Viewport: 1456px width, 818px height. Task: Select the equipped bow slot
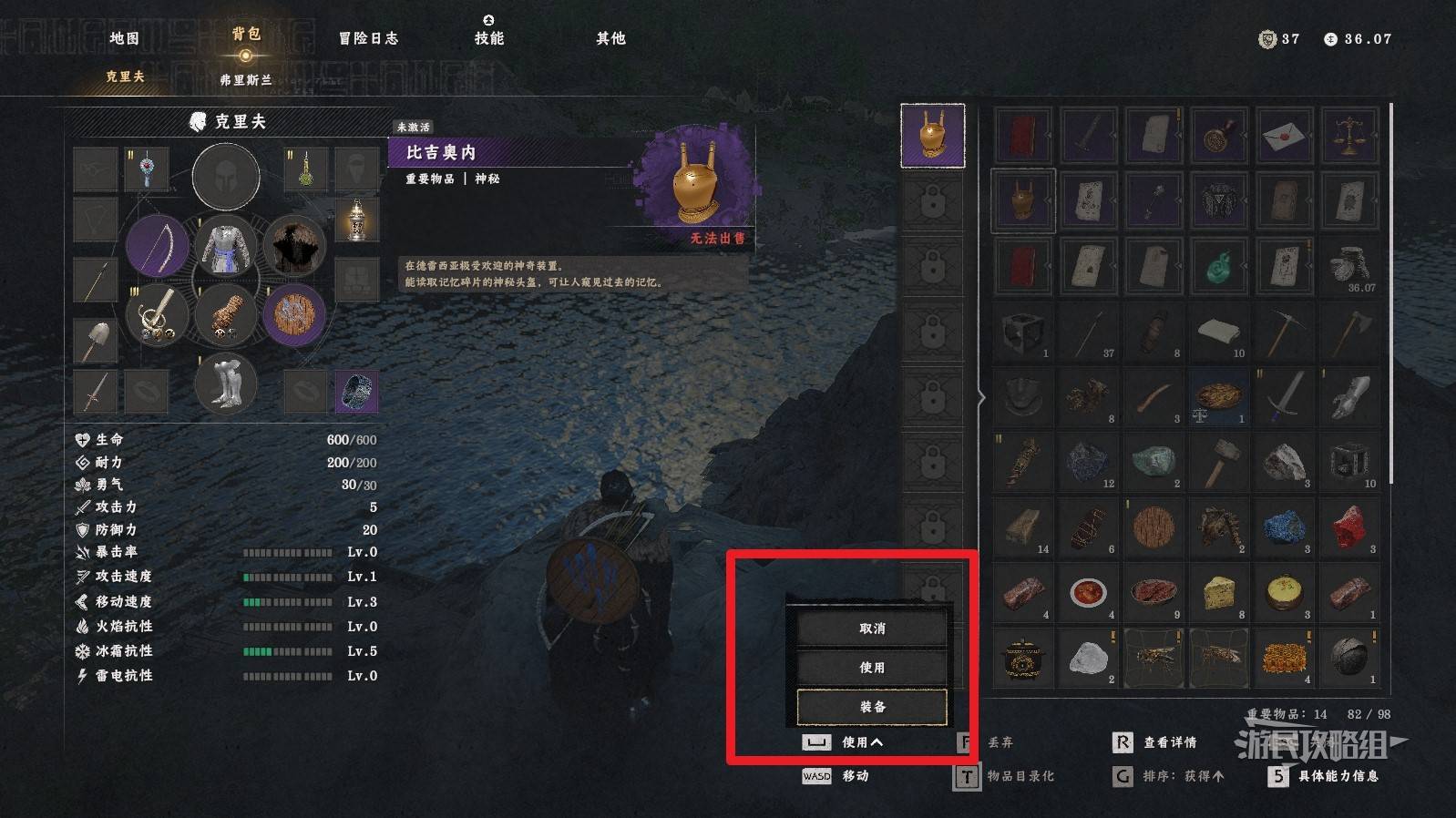coord(157,246)
